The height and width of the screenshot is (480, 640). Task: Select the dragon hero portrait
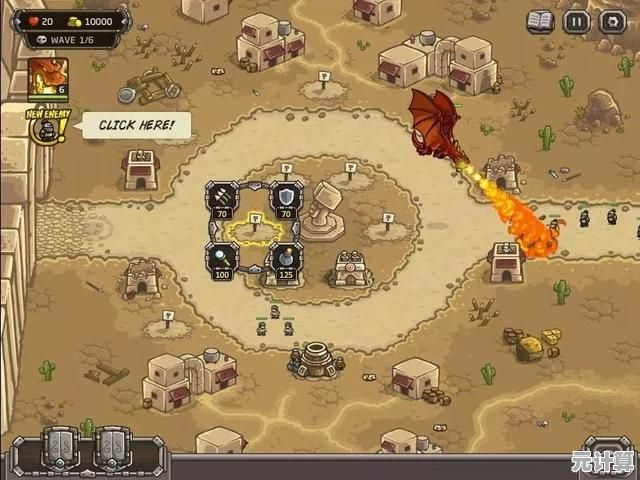pyautogui.click(x=48, y=76)
